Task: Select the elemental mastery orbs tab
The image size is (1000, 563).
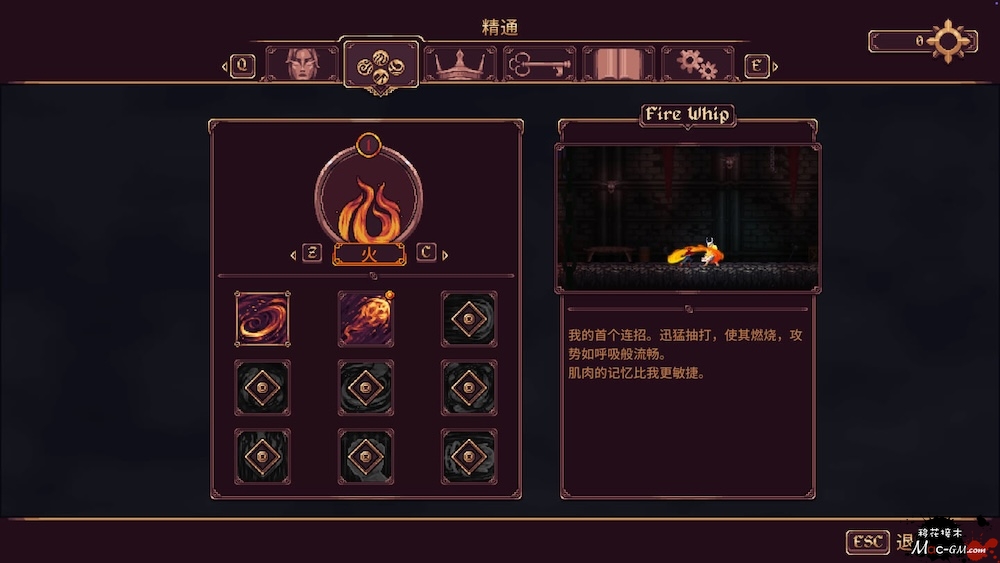Action: coord(381,65)
